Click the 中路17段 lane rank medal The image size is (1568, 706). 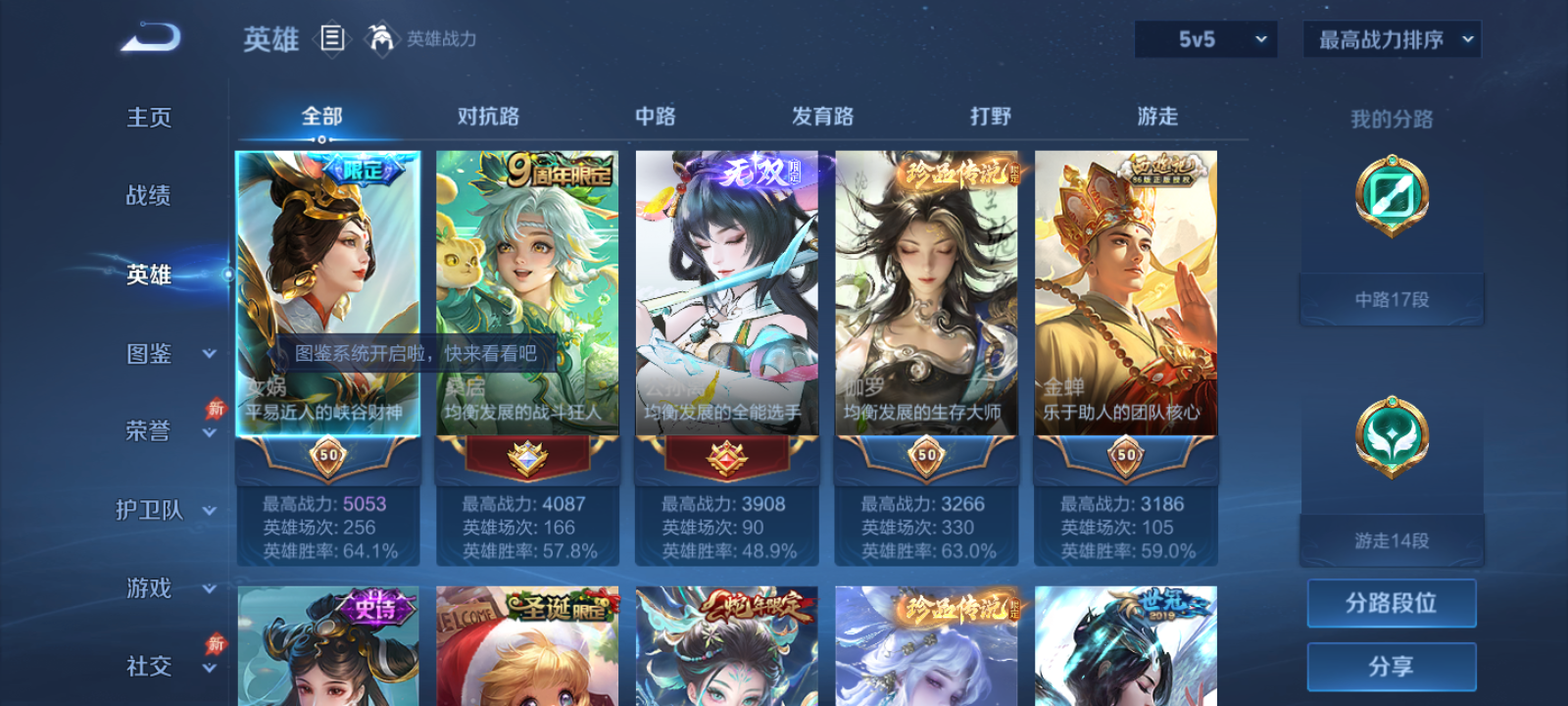click(1392, 196)
